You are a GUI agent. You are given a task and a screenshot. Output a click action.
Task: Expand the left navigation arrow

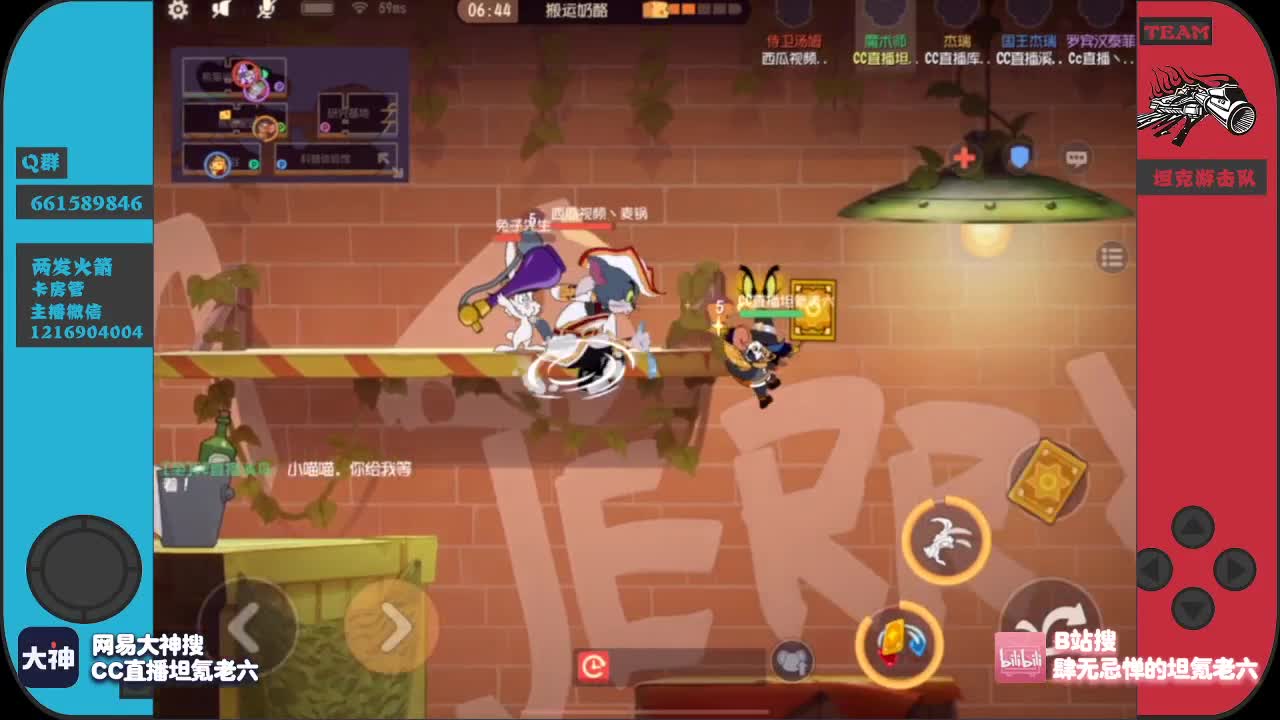243,625
